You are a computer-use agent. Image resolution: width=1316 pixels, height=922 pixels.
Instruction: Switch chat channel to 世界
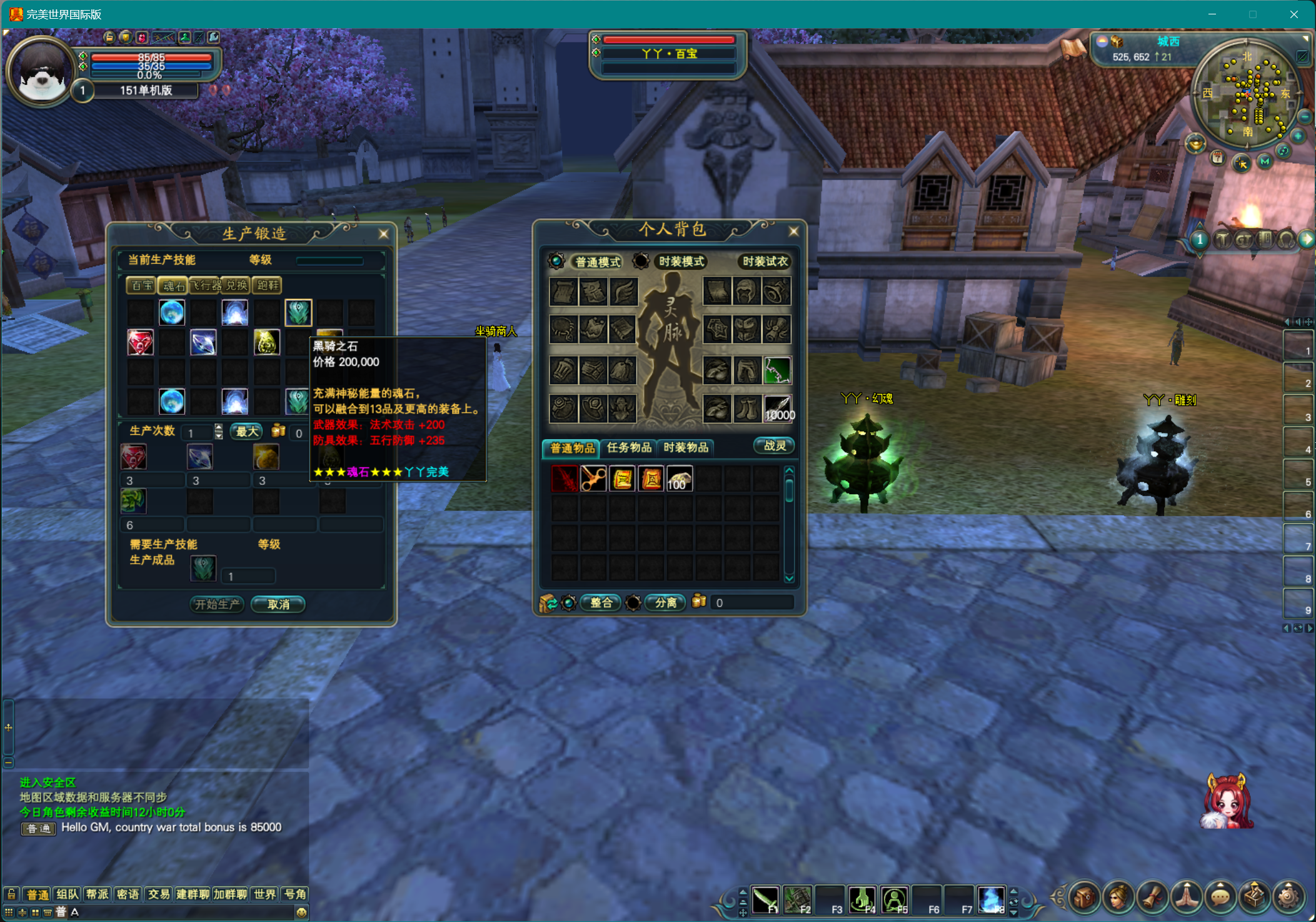(264, 894)
